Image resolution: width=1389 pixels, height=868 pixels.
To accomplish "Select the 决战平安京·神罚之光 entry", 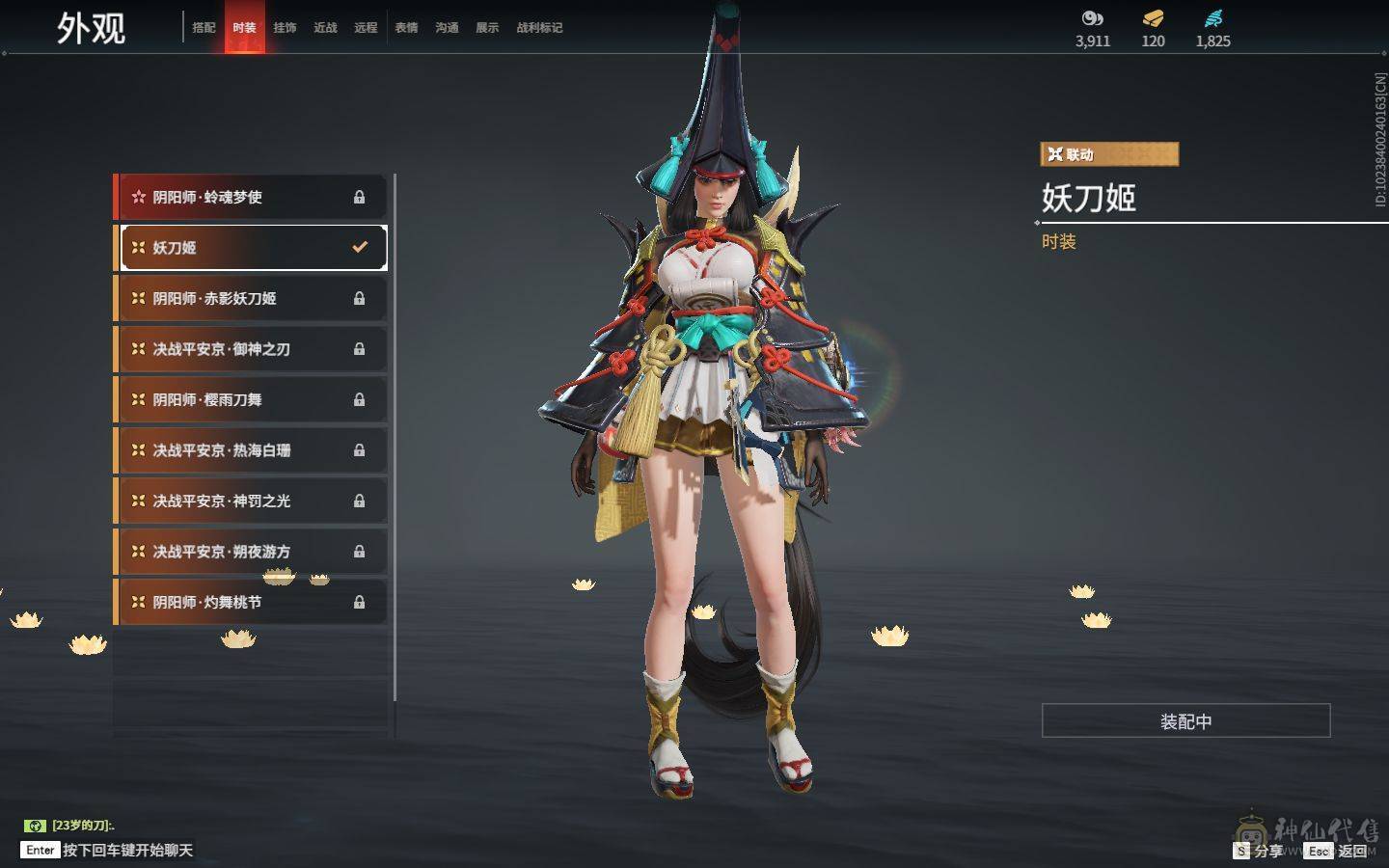I will click(x=251, y=502).
